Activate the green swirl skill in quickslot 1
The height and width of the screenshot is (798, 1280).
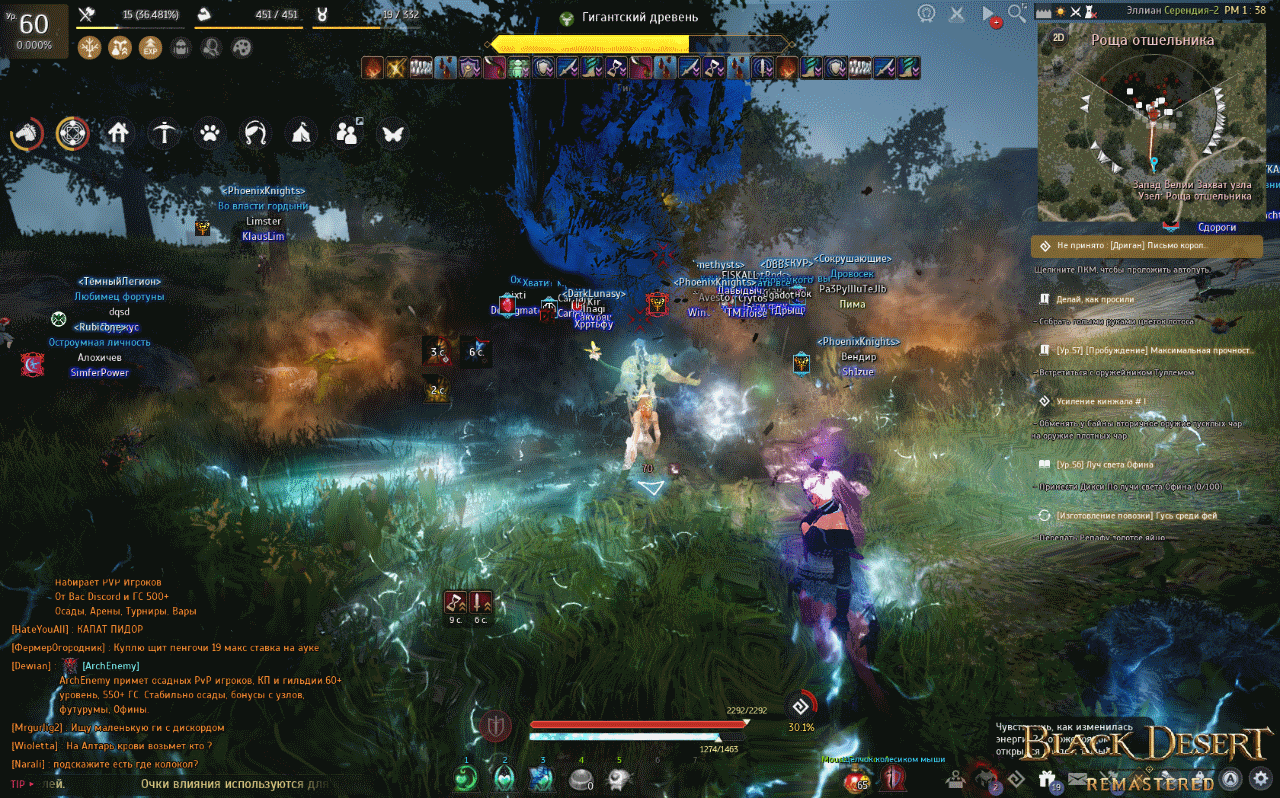tap(465, 777)
